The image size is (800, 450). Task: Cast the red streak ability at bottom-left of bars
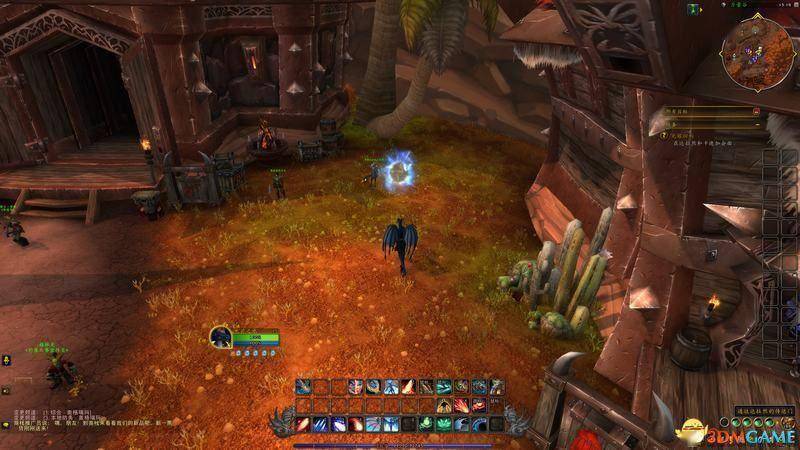coord(304,424)
